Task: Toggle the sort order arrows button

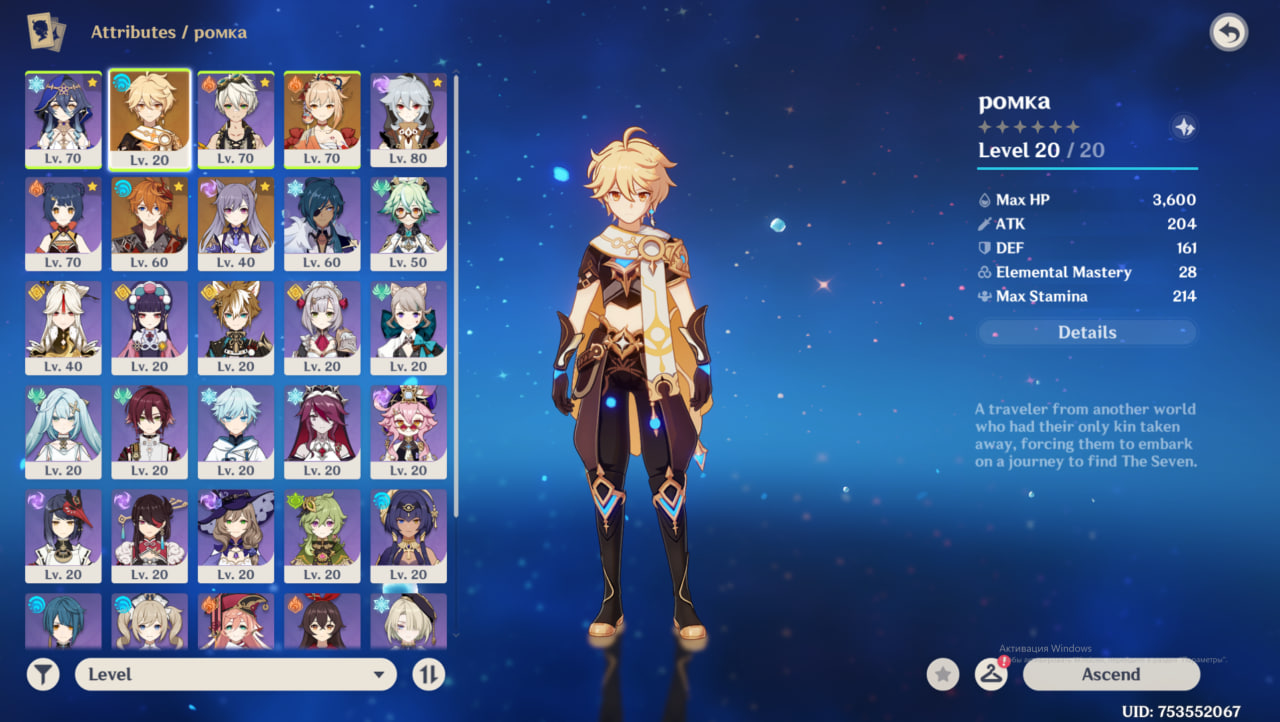Action: [428, 675]
